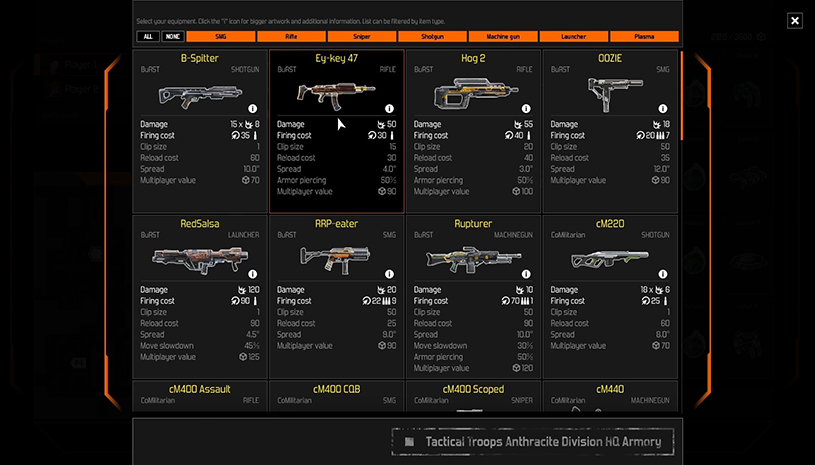Pick the Rupturer machine gun
815x465 pixels.
[473, 260]
